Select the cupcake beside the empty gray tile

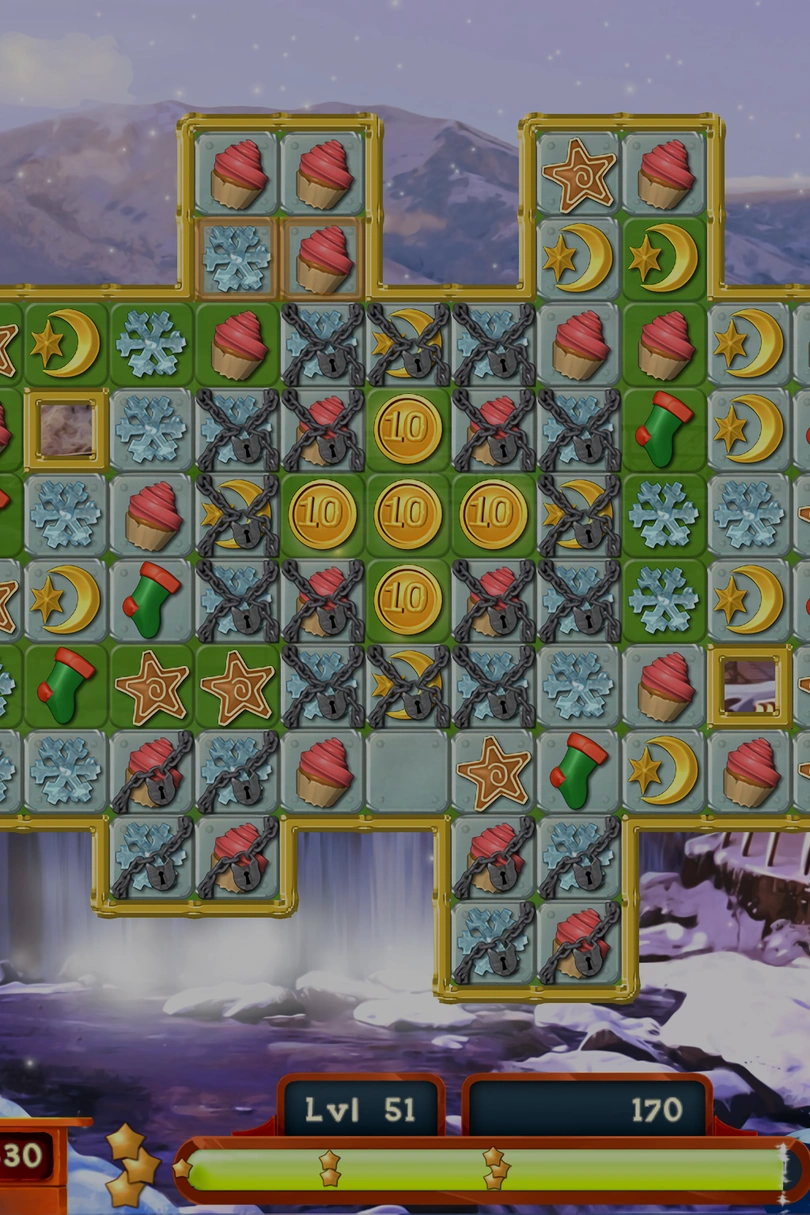pyautogui.click(x=322, y=770)
